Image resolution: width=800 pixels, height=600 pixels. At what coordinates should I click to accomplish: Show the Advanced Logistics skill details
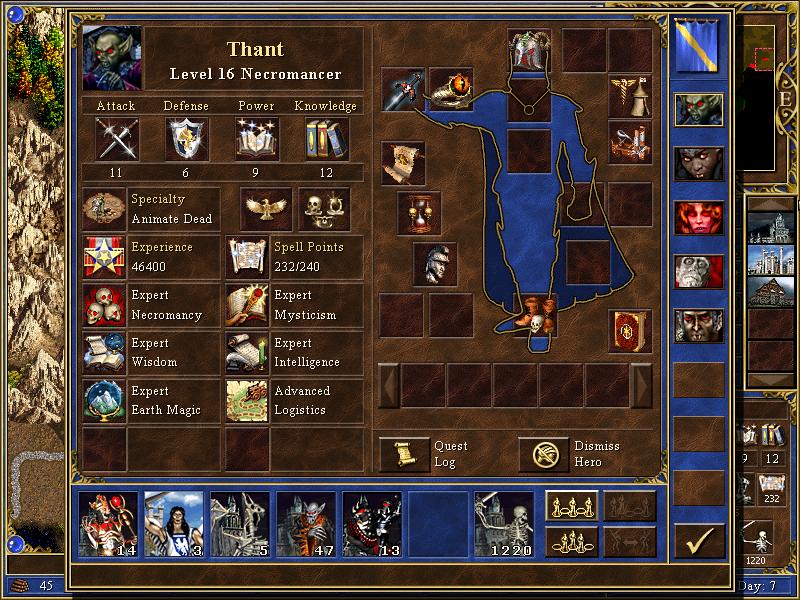click(247, 401)
